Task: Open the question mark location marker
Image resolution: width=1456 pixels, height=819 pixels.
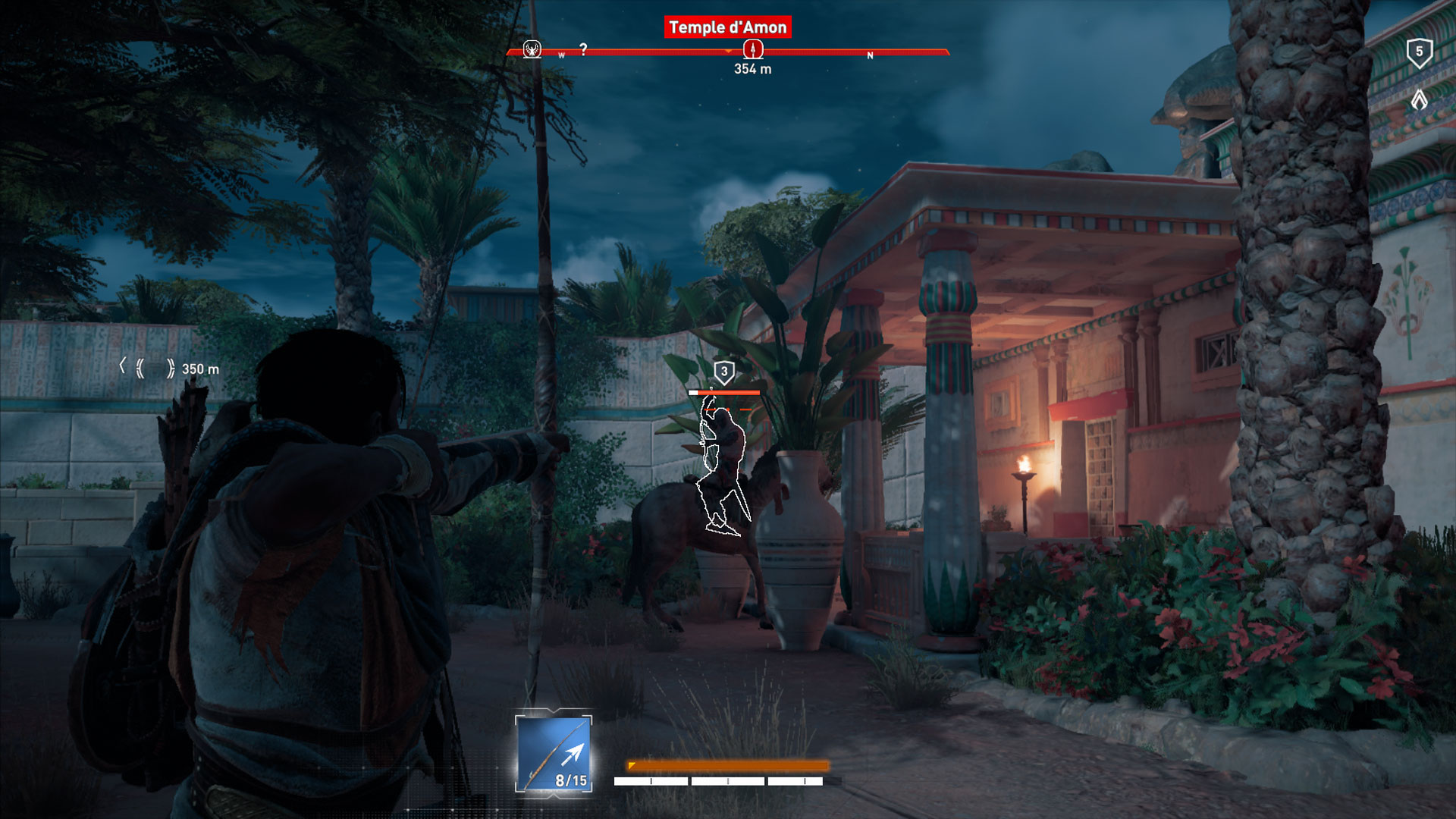Action: (582, 49)
